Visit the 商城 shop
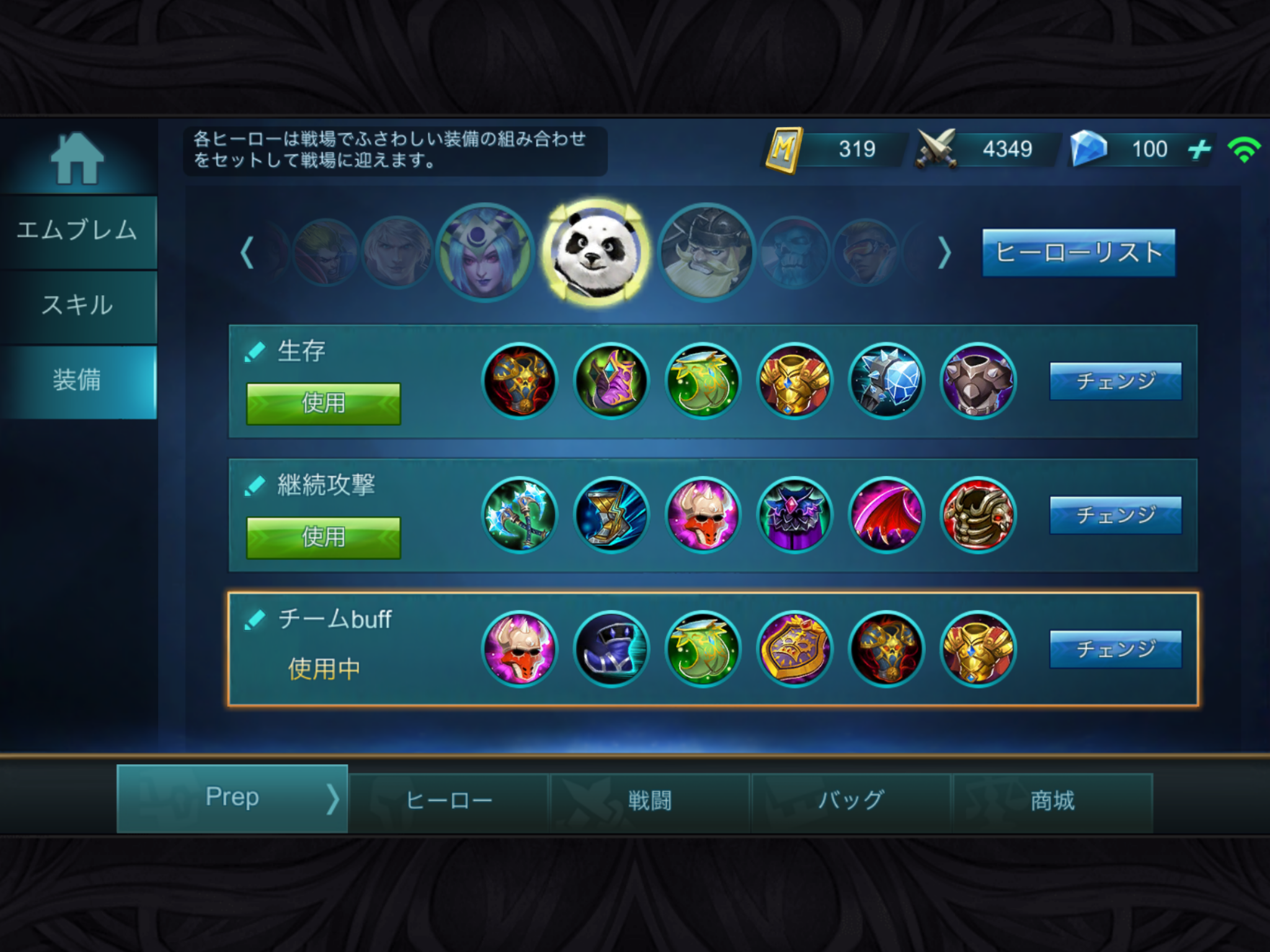 pos(1052,801)
